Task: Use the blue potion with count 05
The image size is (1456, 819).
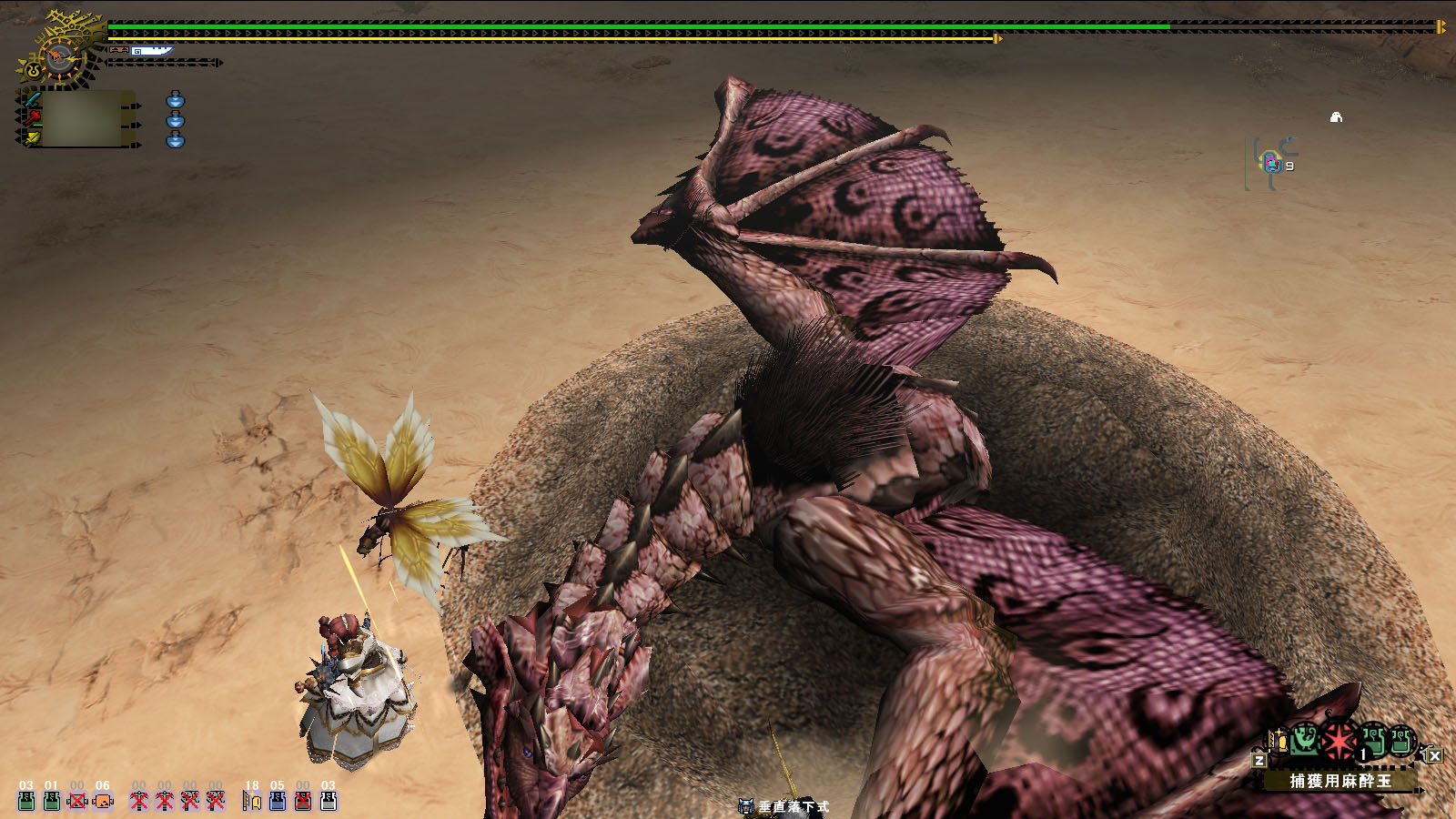Action: point(278,799)
